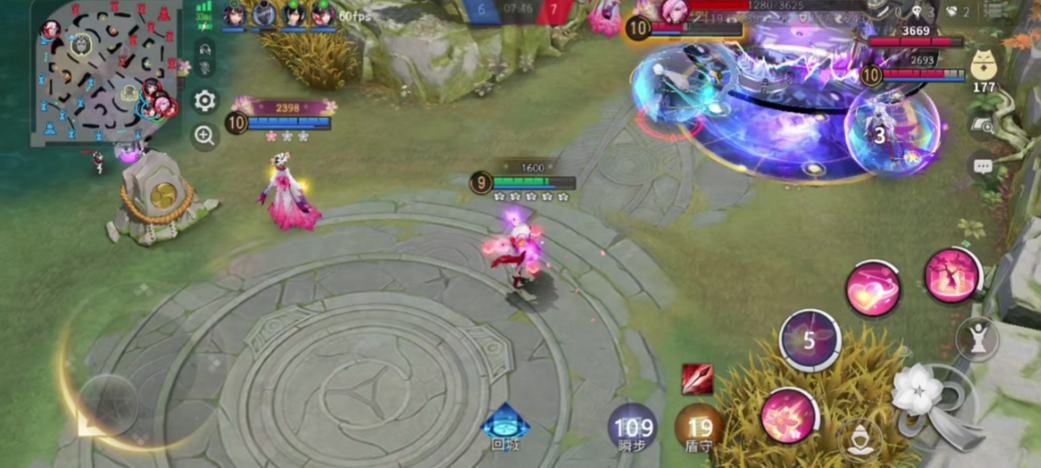Click the magnifier zoom button beside the minimap
The width and height of the screenshot is (1041, 468).
point(205,136)
